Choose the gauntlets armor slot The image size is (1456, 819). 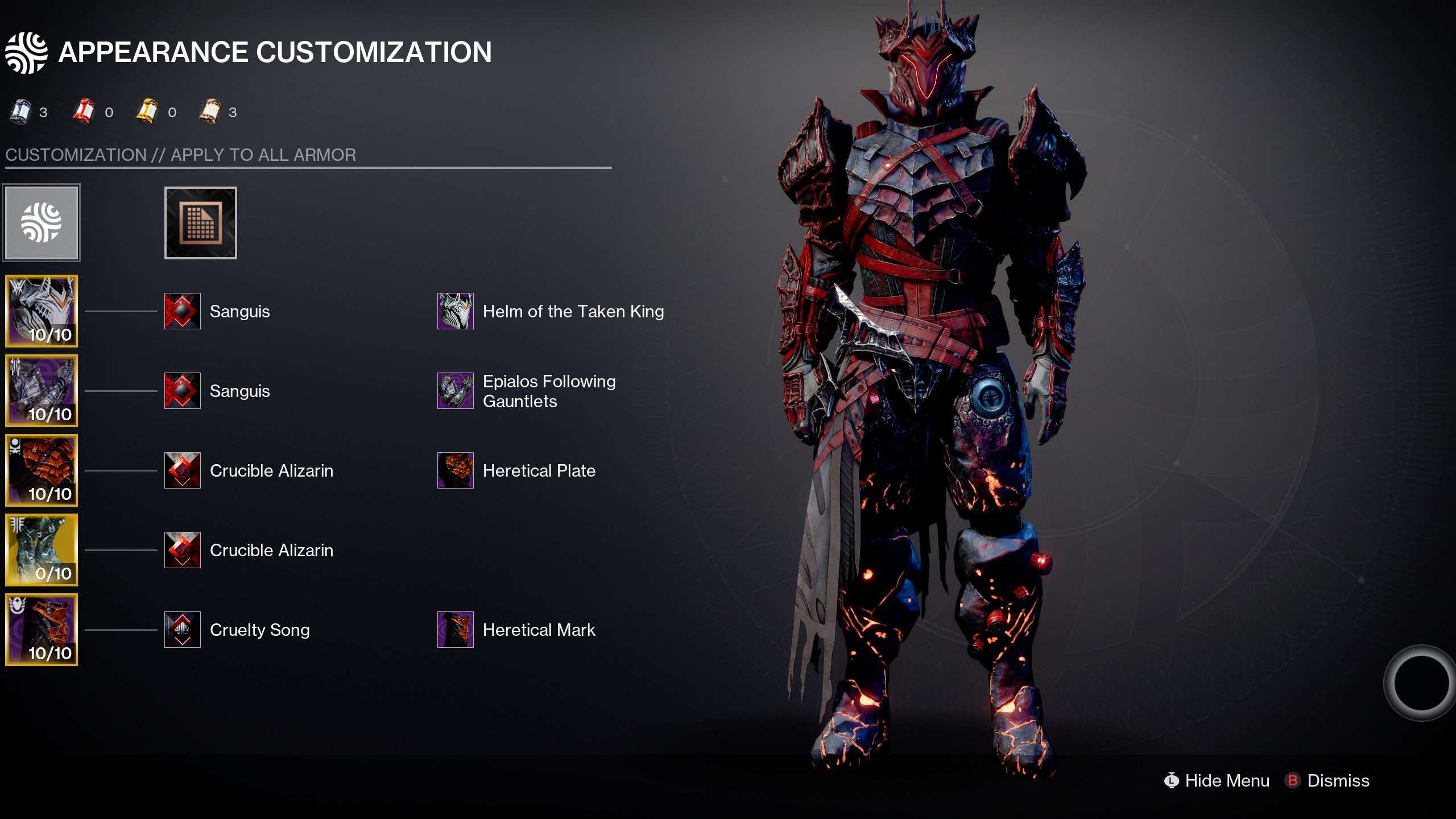(42, 391)
